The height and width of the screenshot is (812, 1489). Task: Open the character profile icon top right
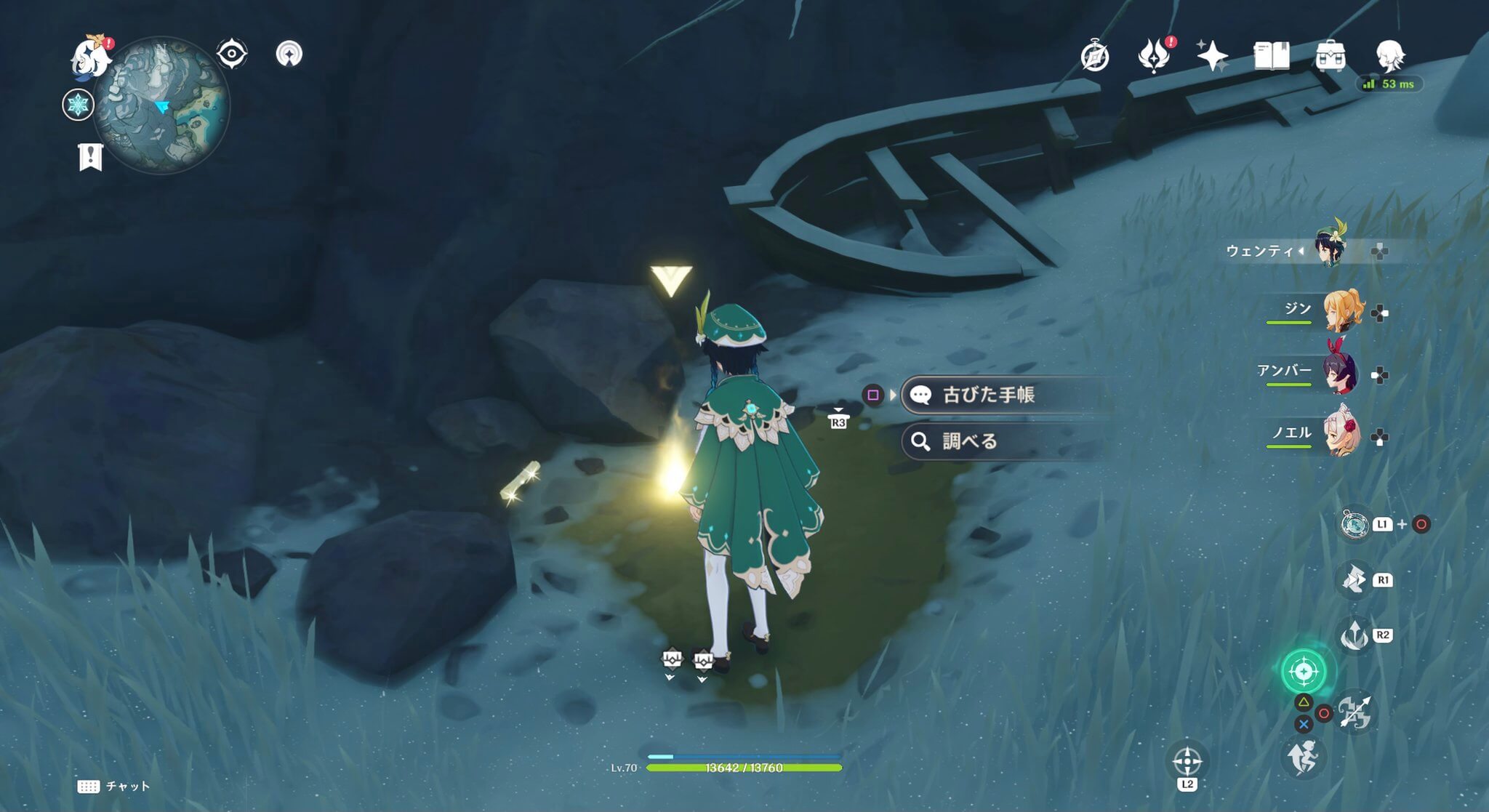(1391, 55)
